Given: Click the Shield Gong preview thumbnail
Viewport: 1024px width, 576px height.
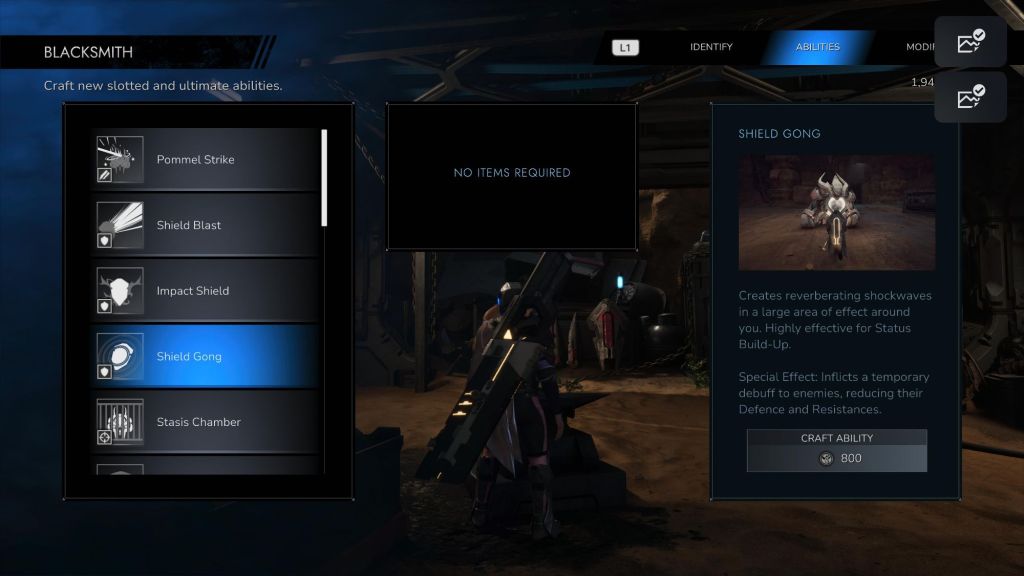Looking at the screenshot, I should click(836, 212).
